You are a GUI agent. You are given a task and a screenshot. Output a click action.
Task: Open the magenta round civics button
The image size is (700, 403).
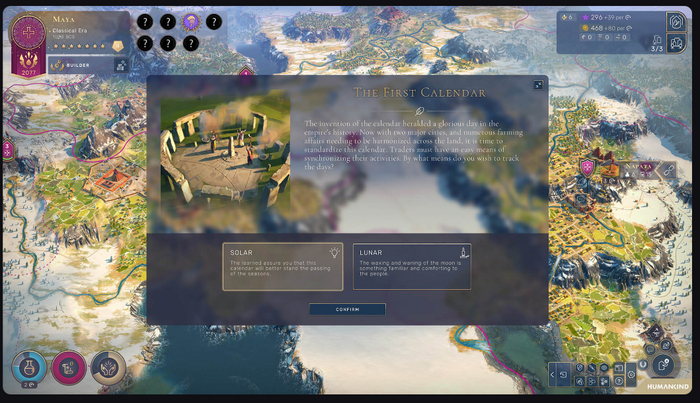coord(68,368)
